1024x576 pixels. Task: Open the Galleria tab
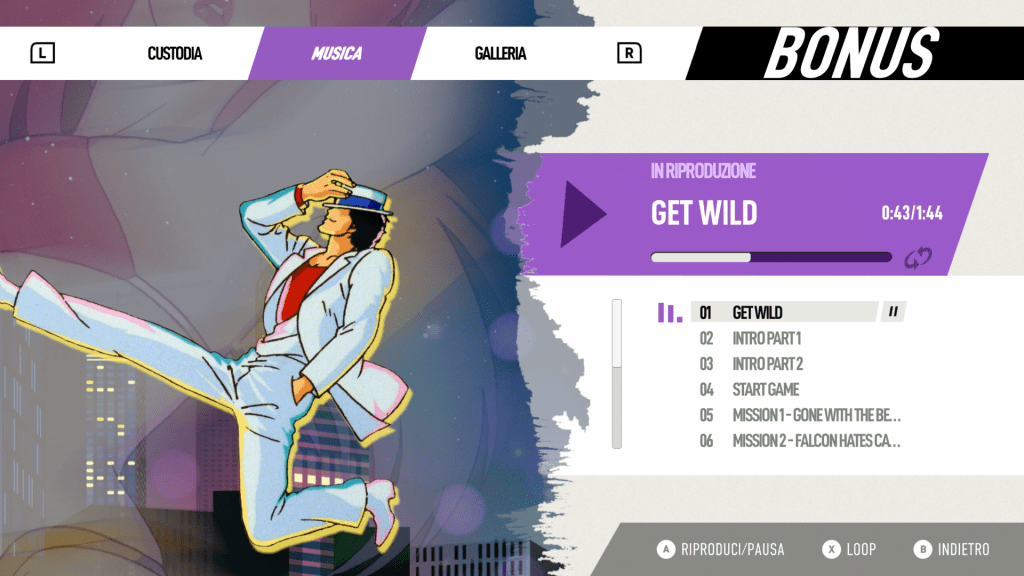pyautogui.click(x=500, y=54)
